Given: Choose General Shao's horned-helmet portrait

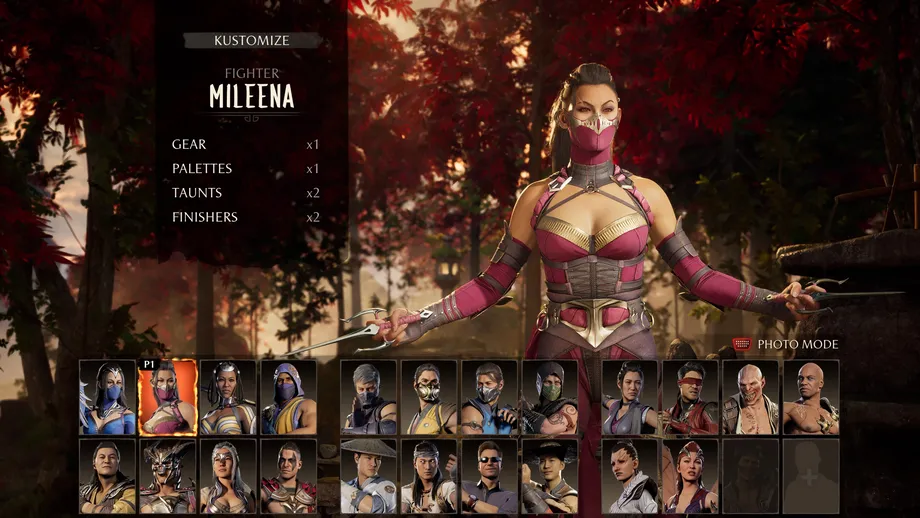Looking at the screenshot, I should 168,476.
